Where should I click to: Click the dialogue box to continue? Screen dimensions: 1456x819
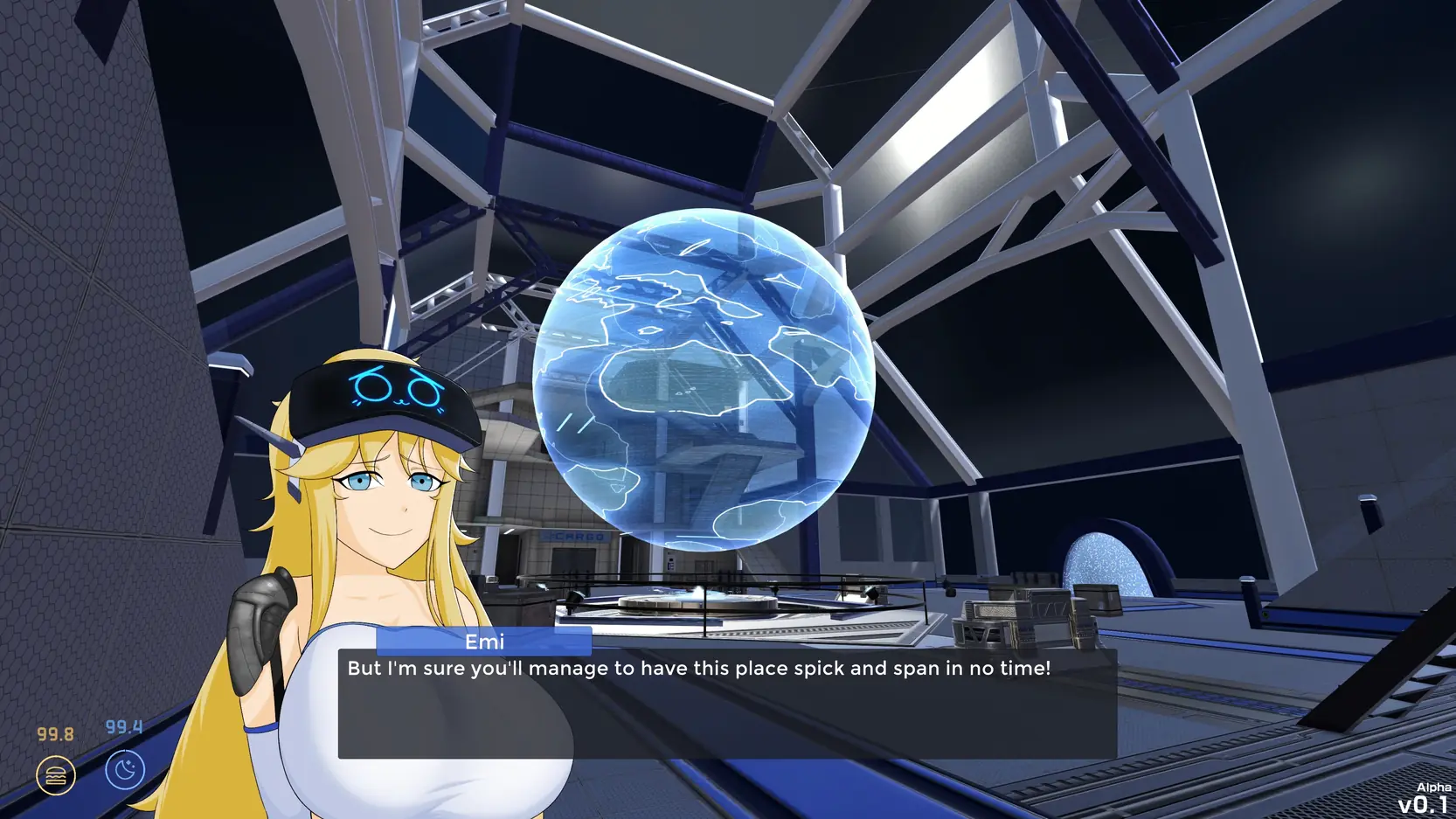[727, 704]
